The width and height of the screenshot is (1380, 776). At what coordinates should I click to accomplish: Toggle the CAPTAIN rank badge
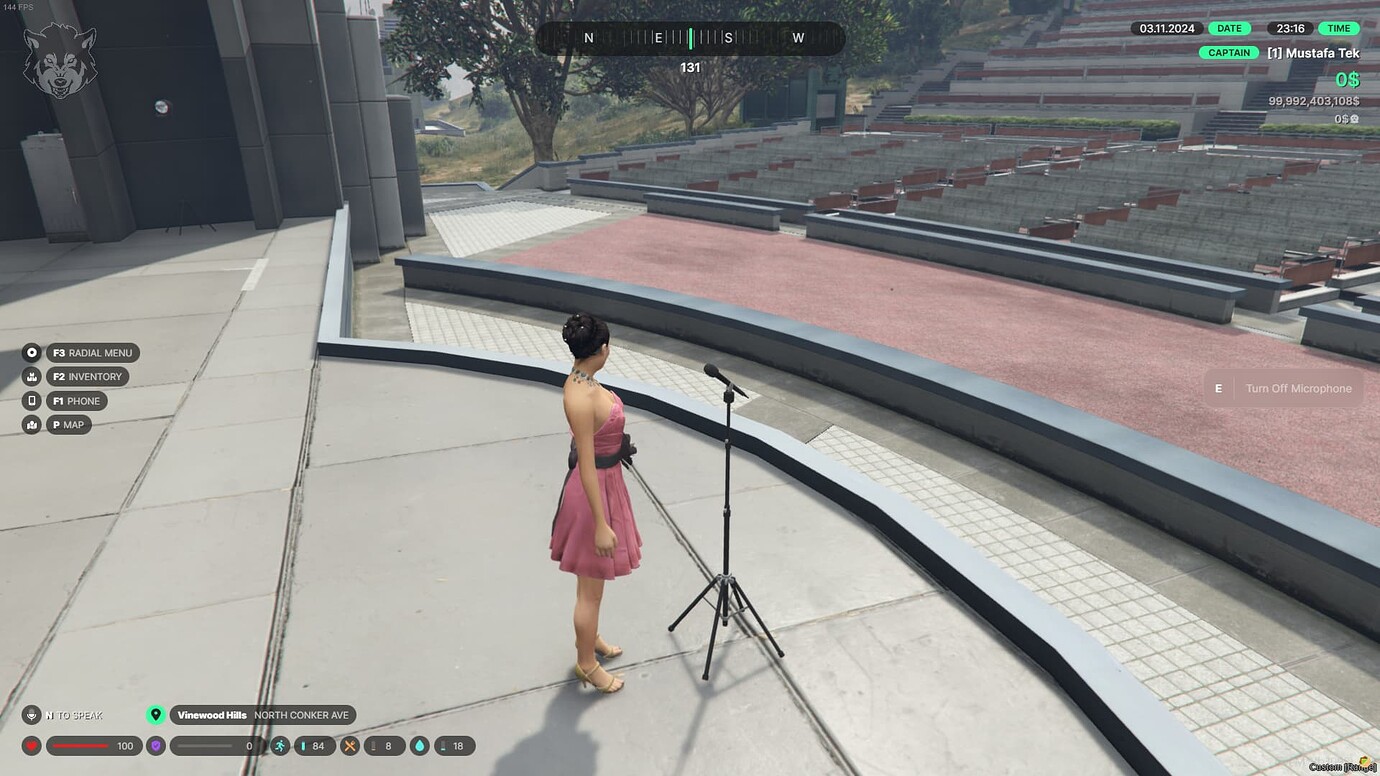tap(1228, 52)
